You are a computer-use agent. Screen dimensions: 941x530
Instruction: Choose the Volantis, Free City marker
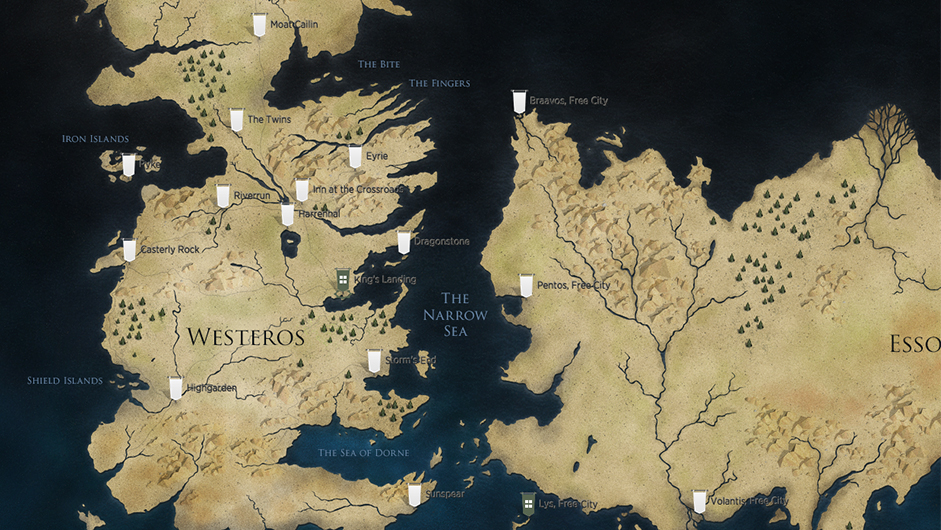[x=699, y=501]
